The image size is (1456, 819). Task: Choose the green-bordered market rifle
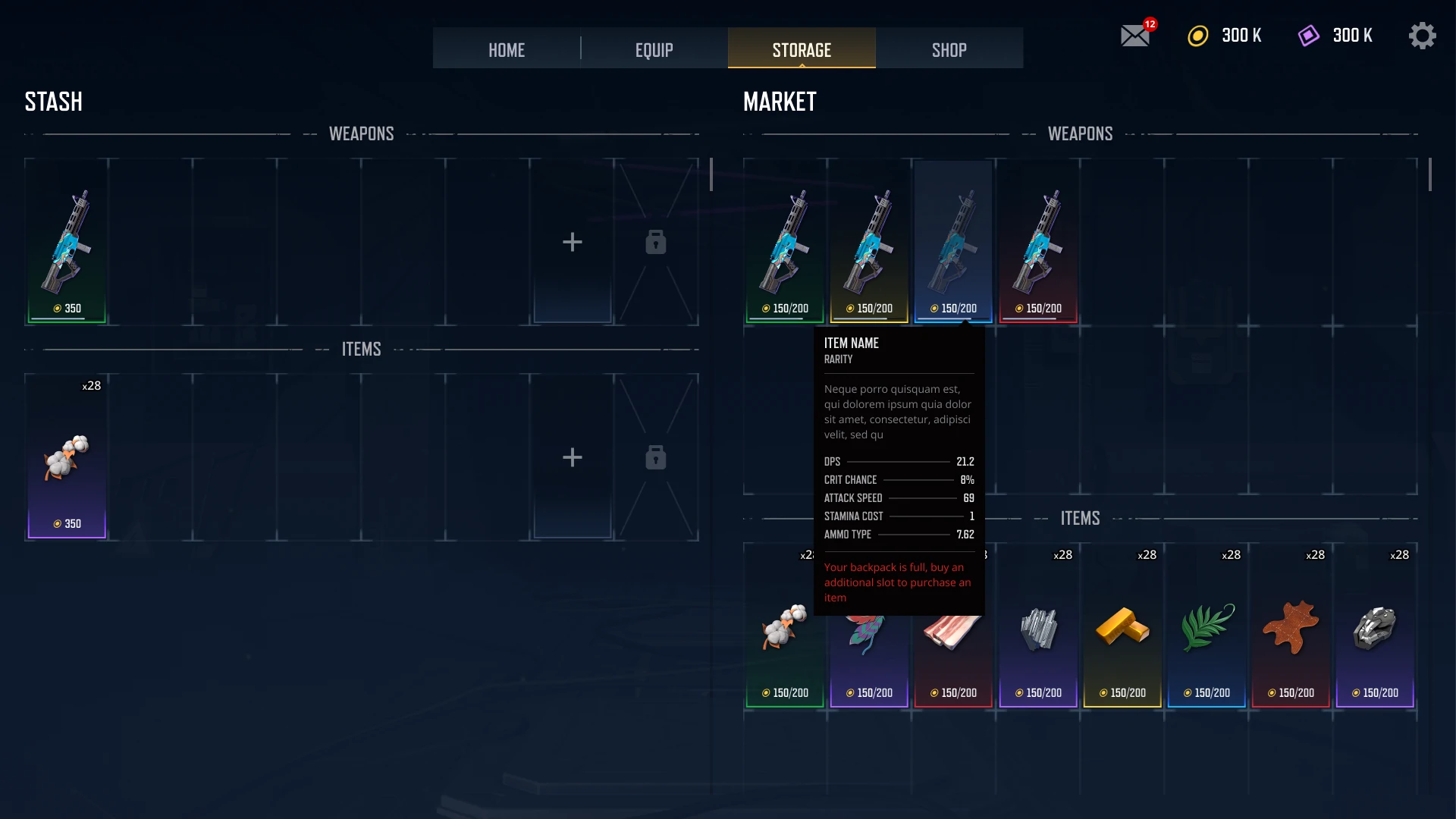point(785,243)
